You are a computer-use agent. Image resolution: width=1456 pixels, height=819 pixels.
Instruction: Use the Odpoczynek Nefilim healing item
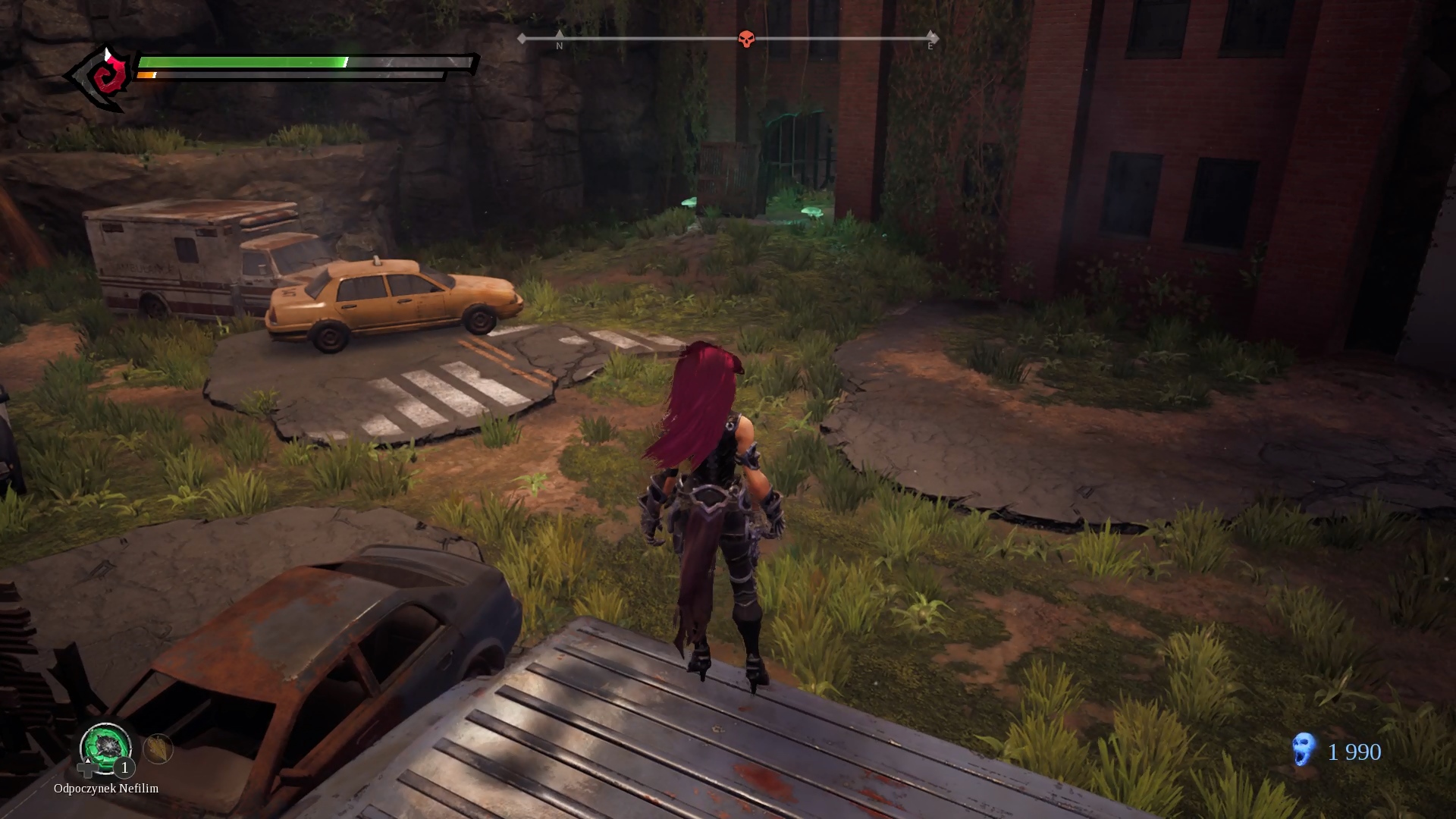pyautogui.click(x=106, y=746)
